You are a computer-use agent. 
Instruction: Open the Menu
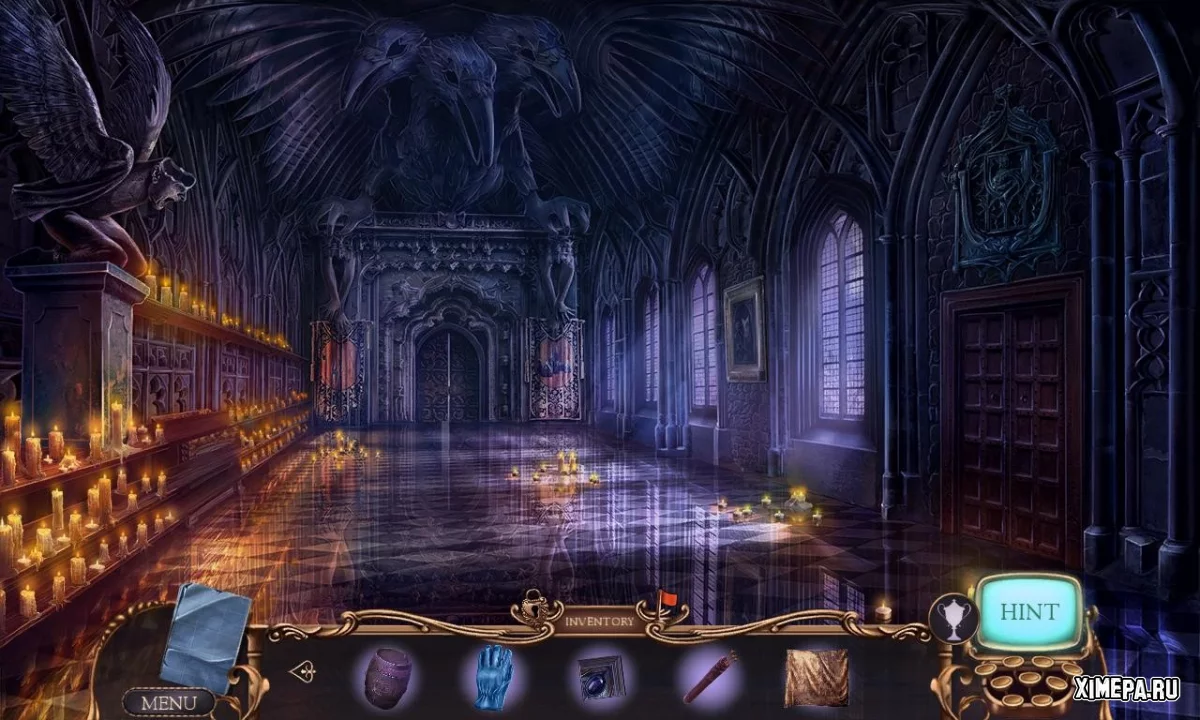pyautogui.click(x=168, y=702)
